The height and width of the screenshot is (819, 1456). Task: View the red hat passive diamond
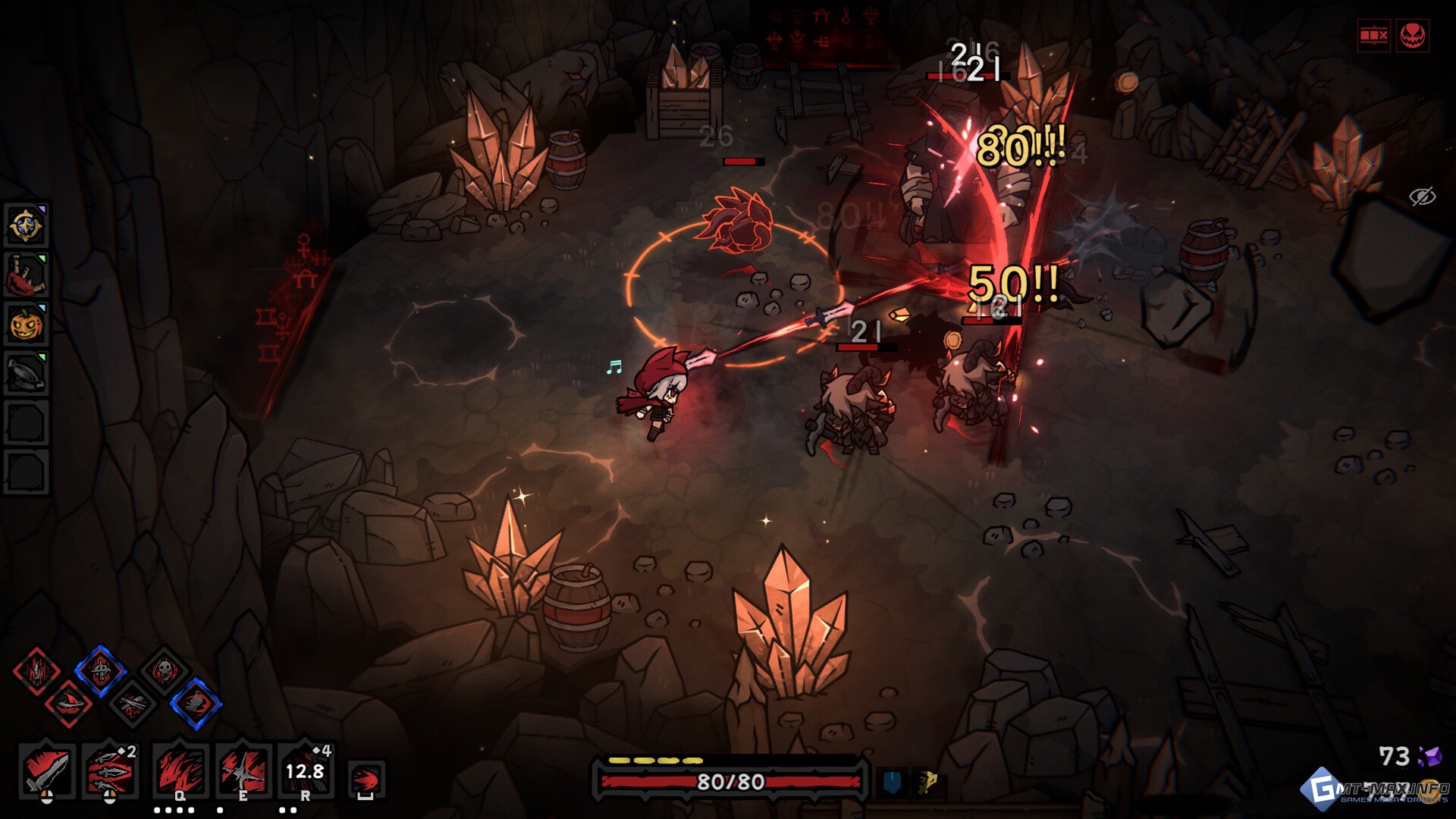pyautogui.click(x=68, y=704)
